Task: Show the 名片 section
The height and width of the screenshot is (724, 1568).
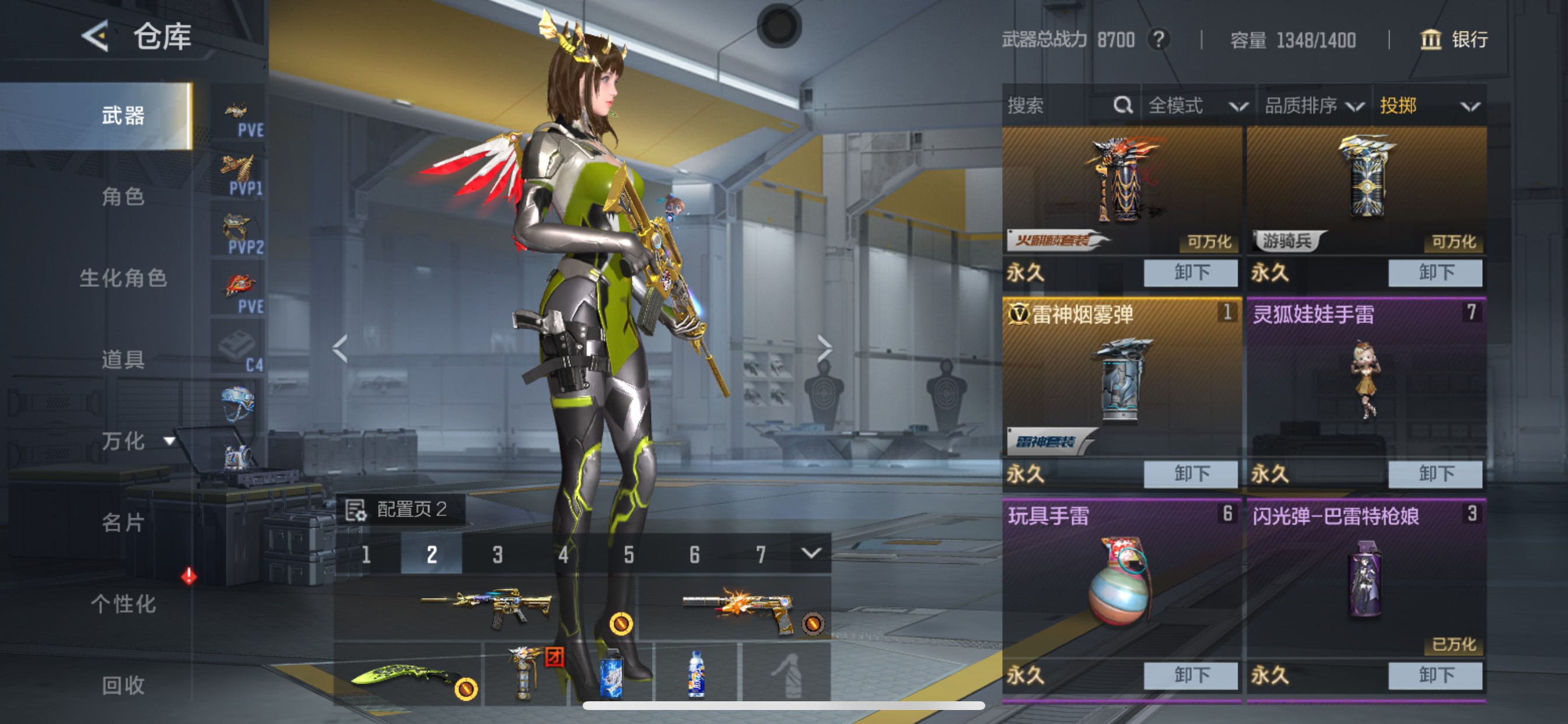Action: [122, 522]
